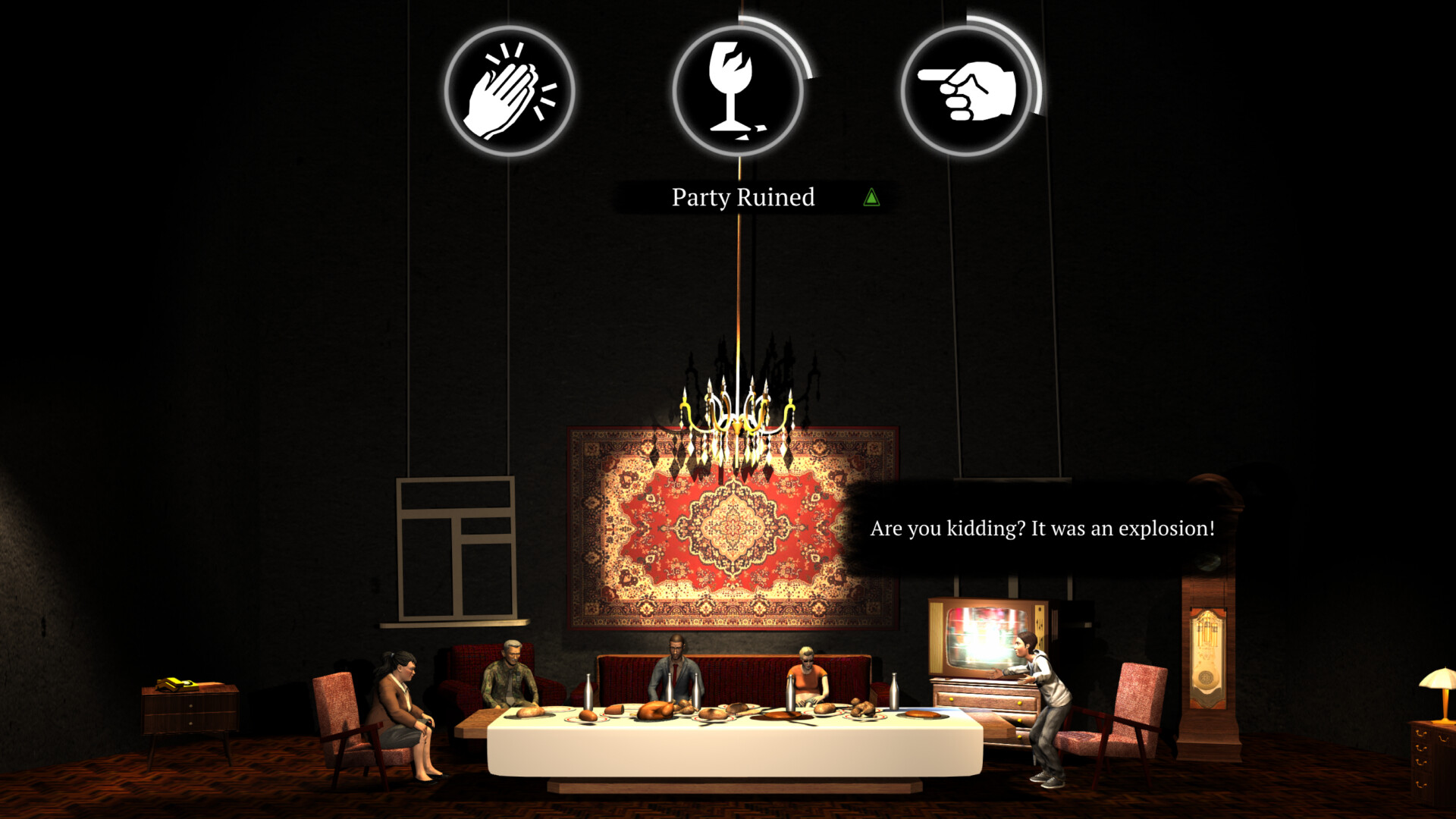Activate the highlighted clap reaction circle
Screen dimensions: 1456x819
[510, 89]
